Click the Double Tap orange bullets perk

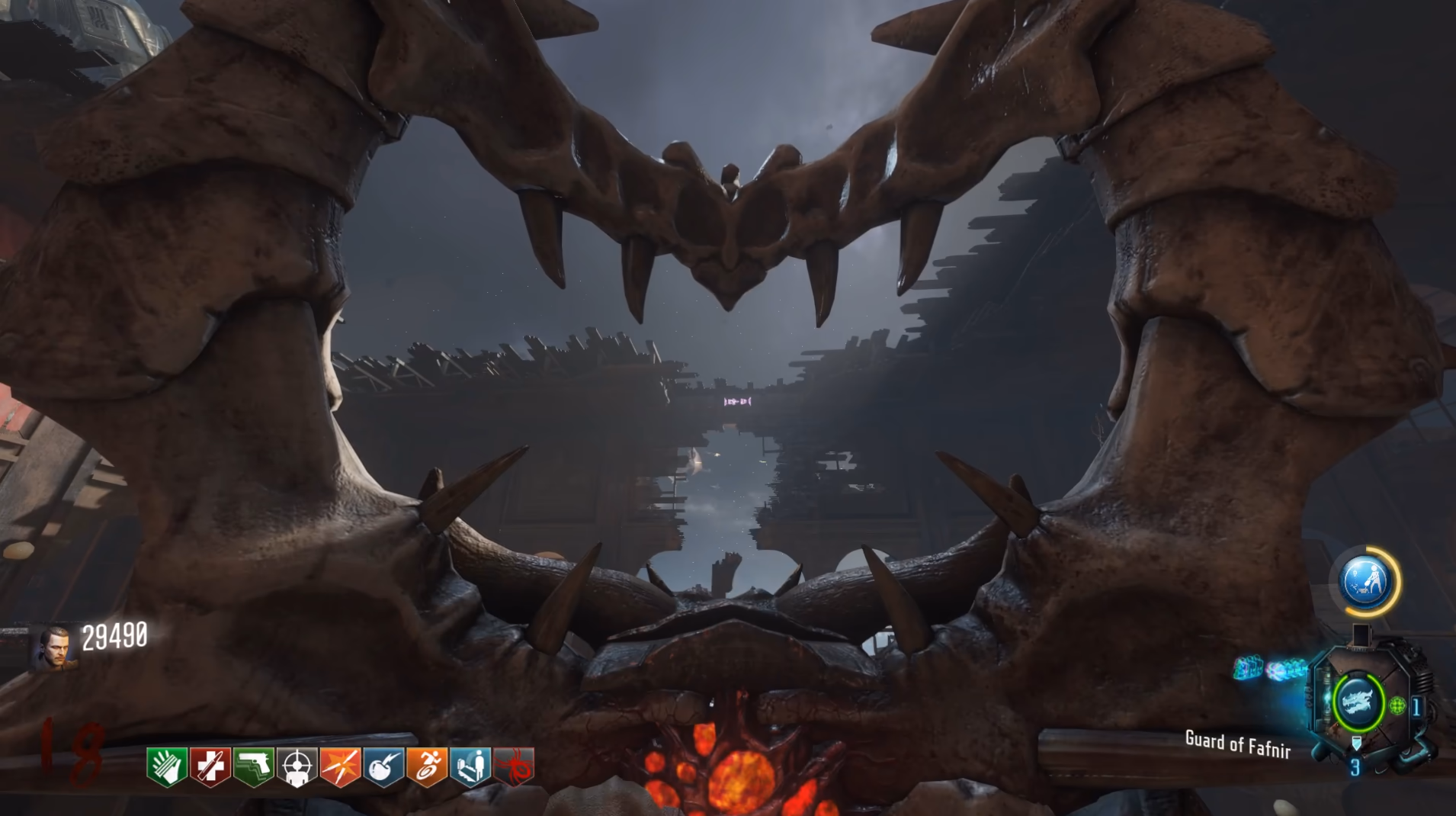341,766
